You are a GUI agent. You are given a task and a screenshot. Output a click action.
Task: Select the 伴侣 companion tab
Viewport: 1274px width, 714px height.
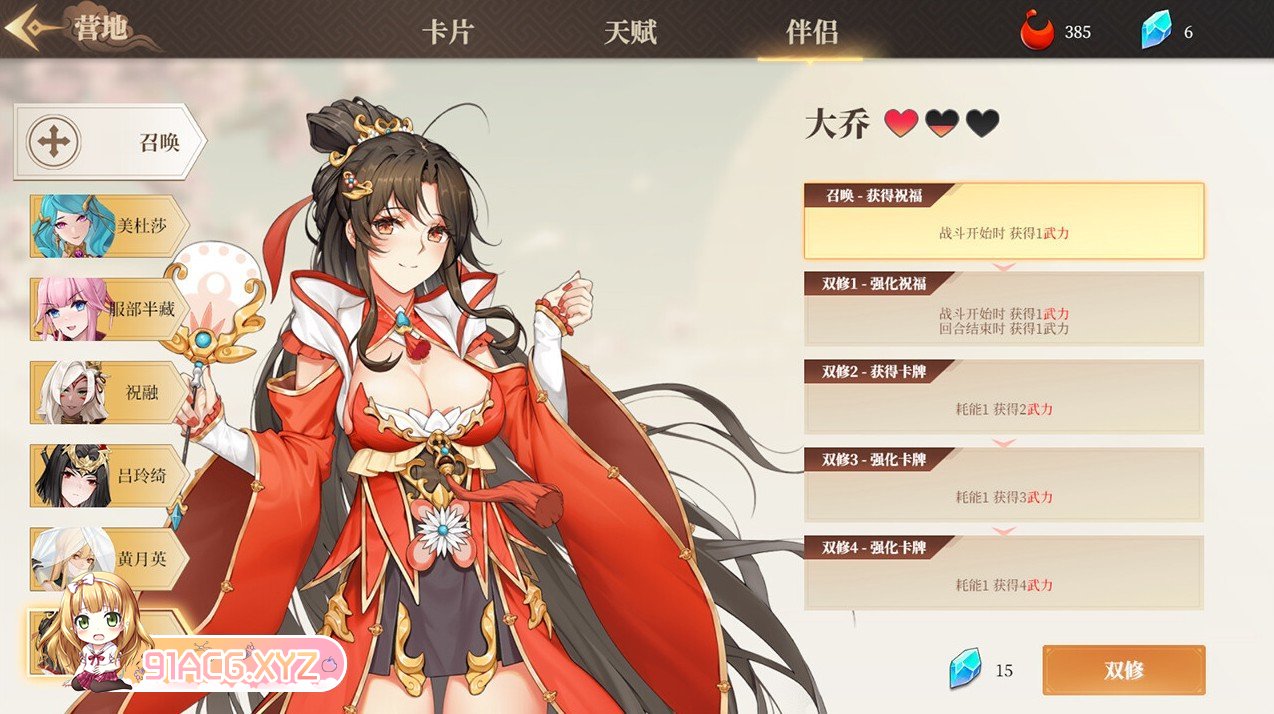point(811,31)
